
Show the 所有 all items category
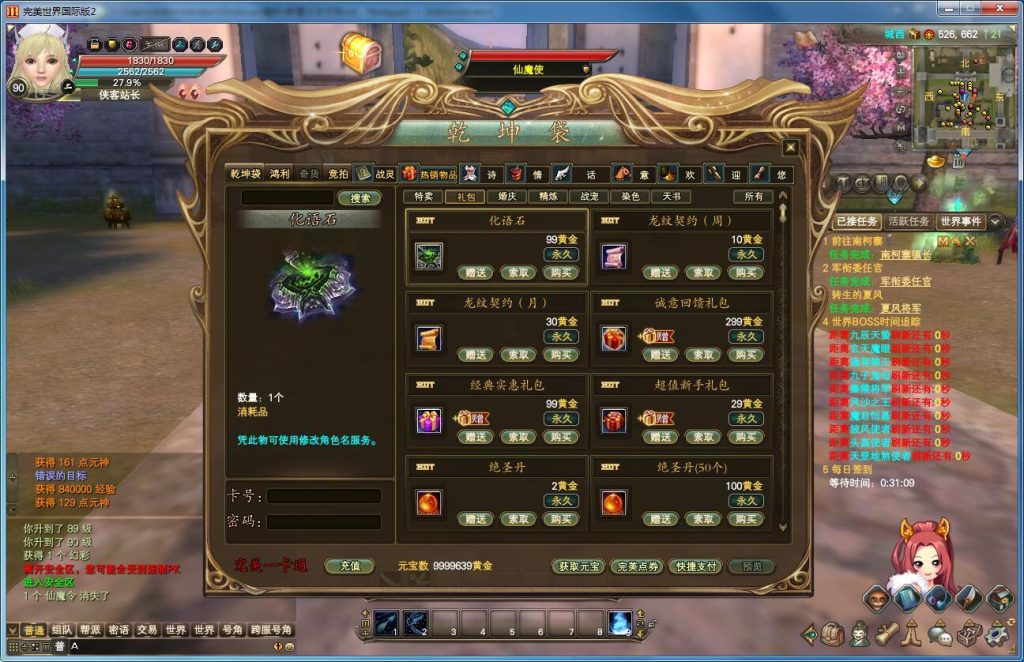753,197
